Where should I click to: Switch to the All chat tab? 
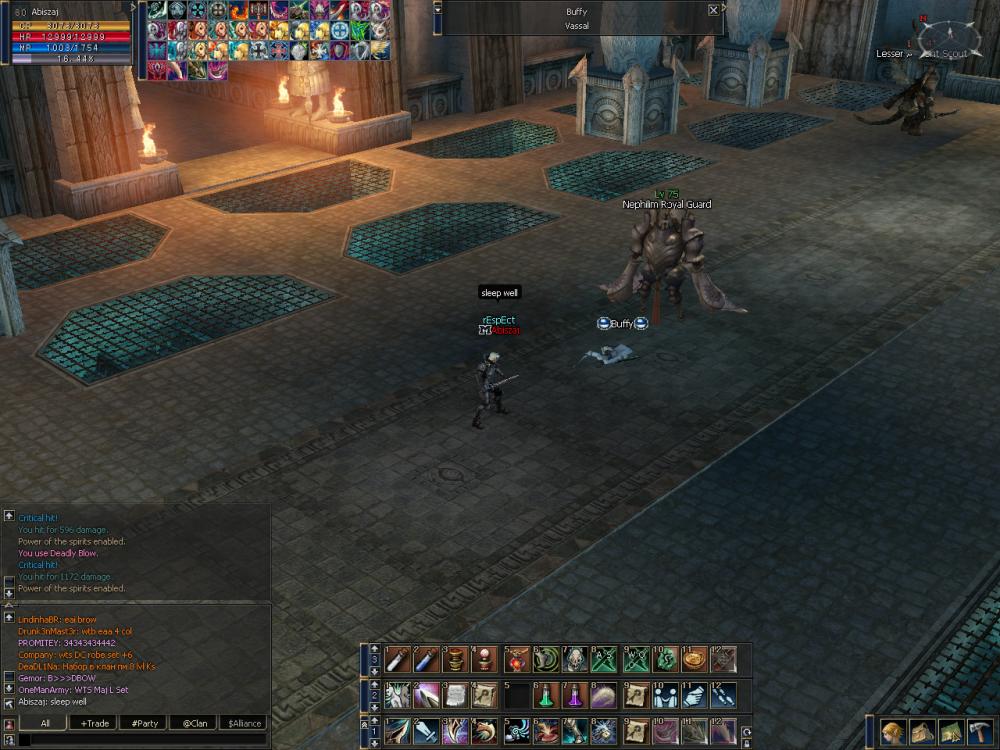[45, 723]
